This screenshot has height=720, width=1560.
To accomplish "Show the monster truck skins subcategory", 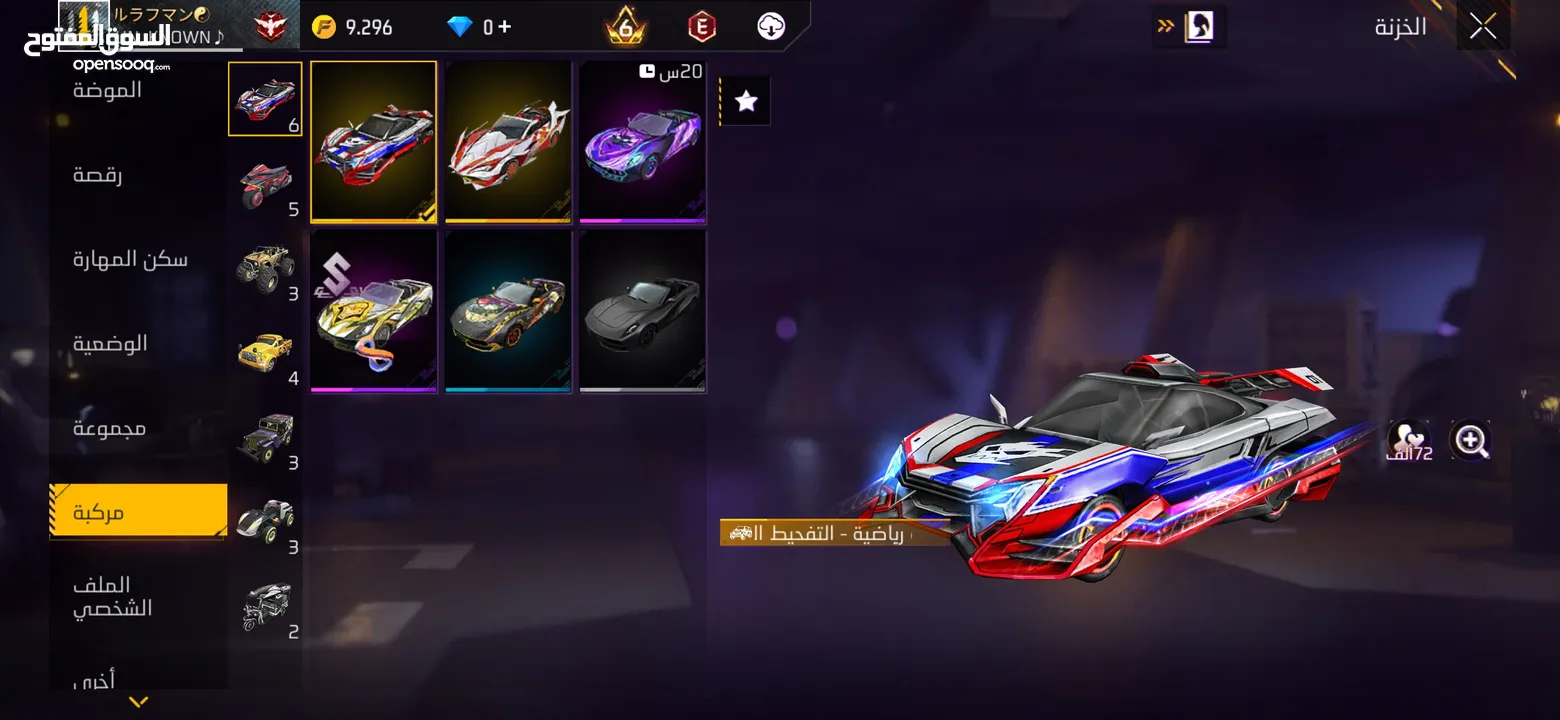I will (265, 268).
